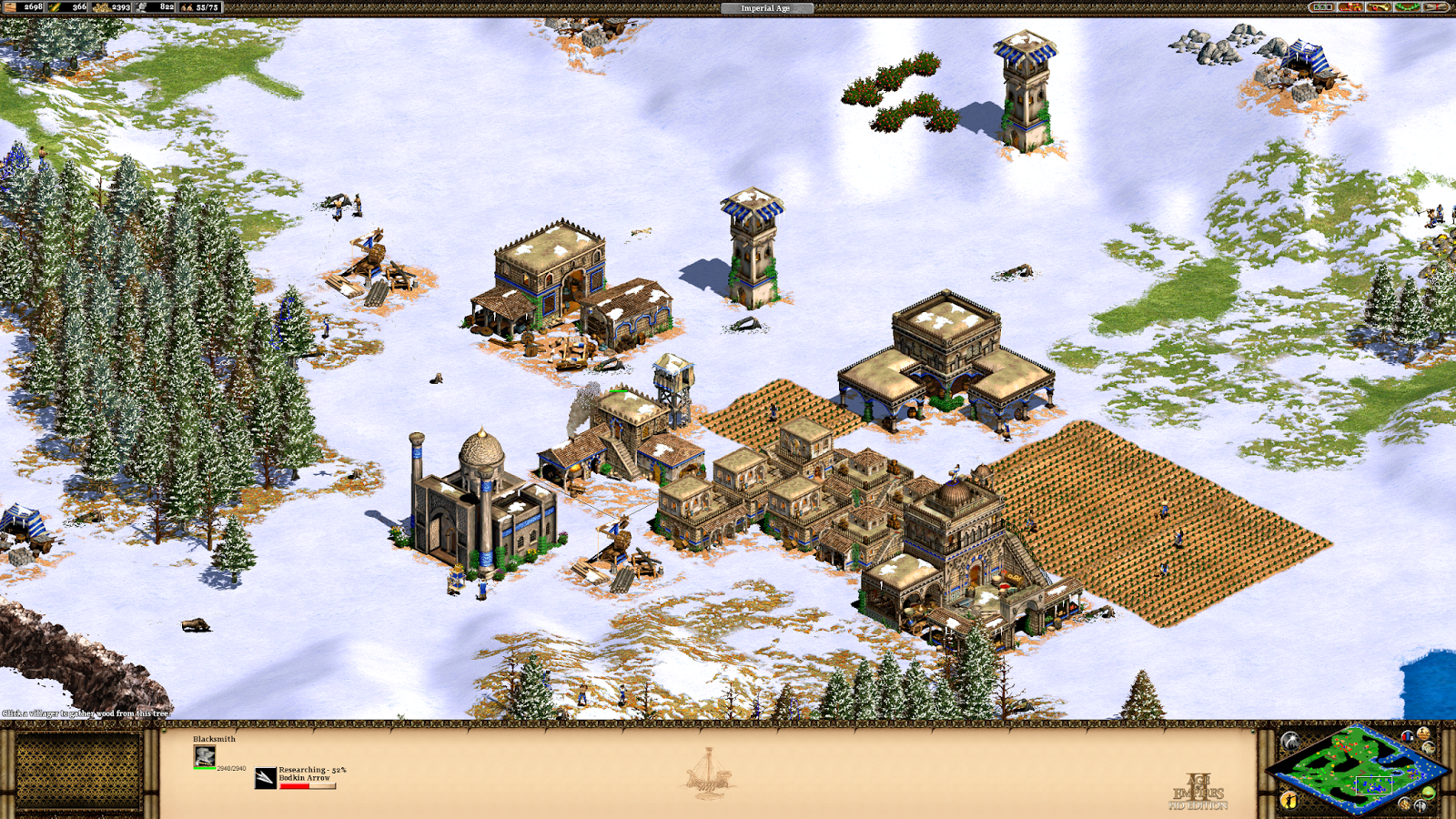The height and width of the screenshot is (819, 1456).
Task: Open the Chat trumpet icon
Action: click(1379, 7)
